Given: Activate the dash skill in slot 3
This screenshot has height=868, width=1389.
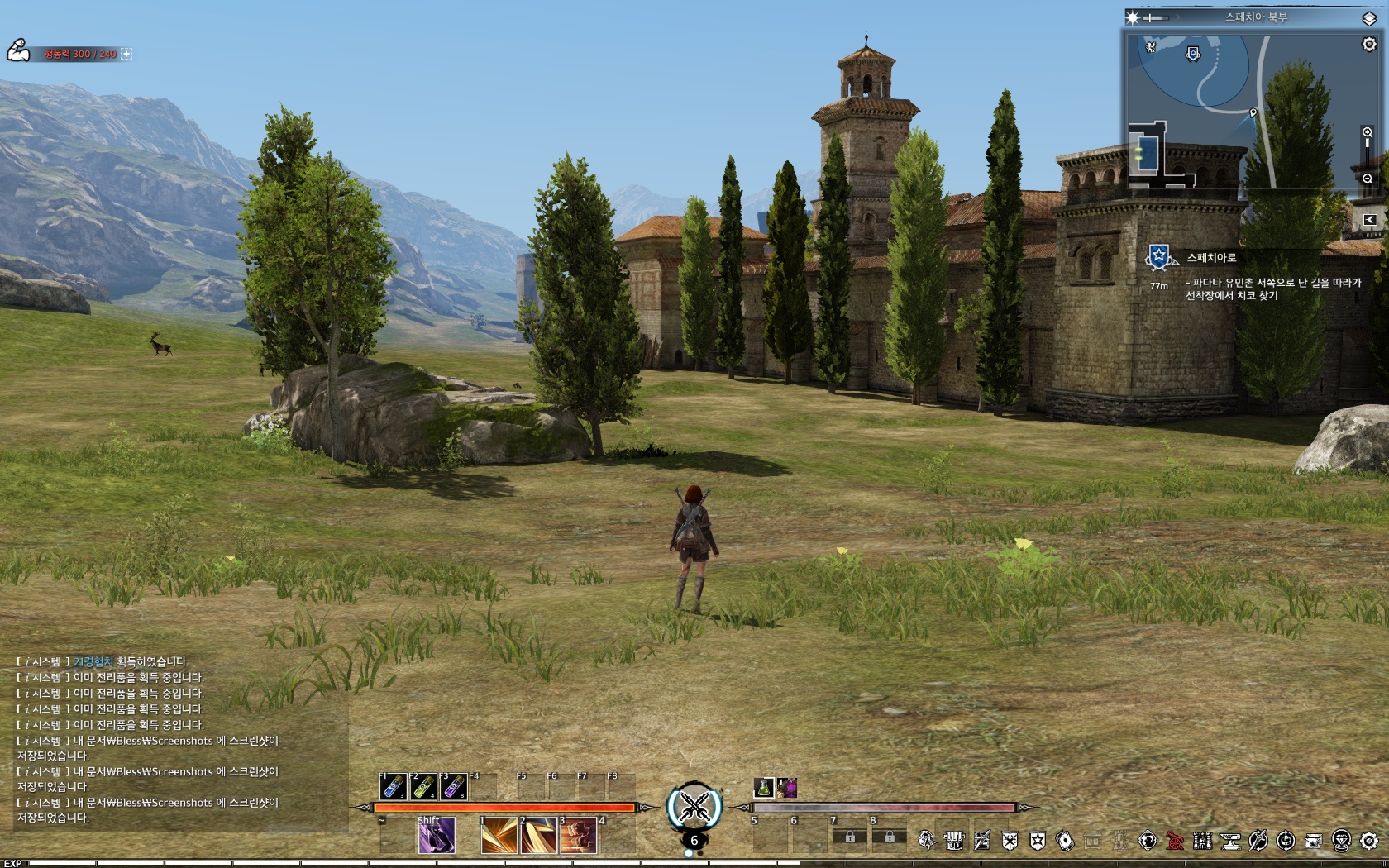Looking at the screenshot, I should click(x=578, y=836).
